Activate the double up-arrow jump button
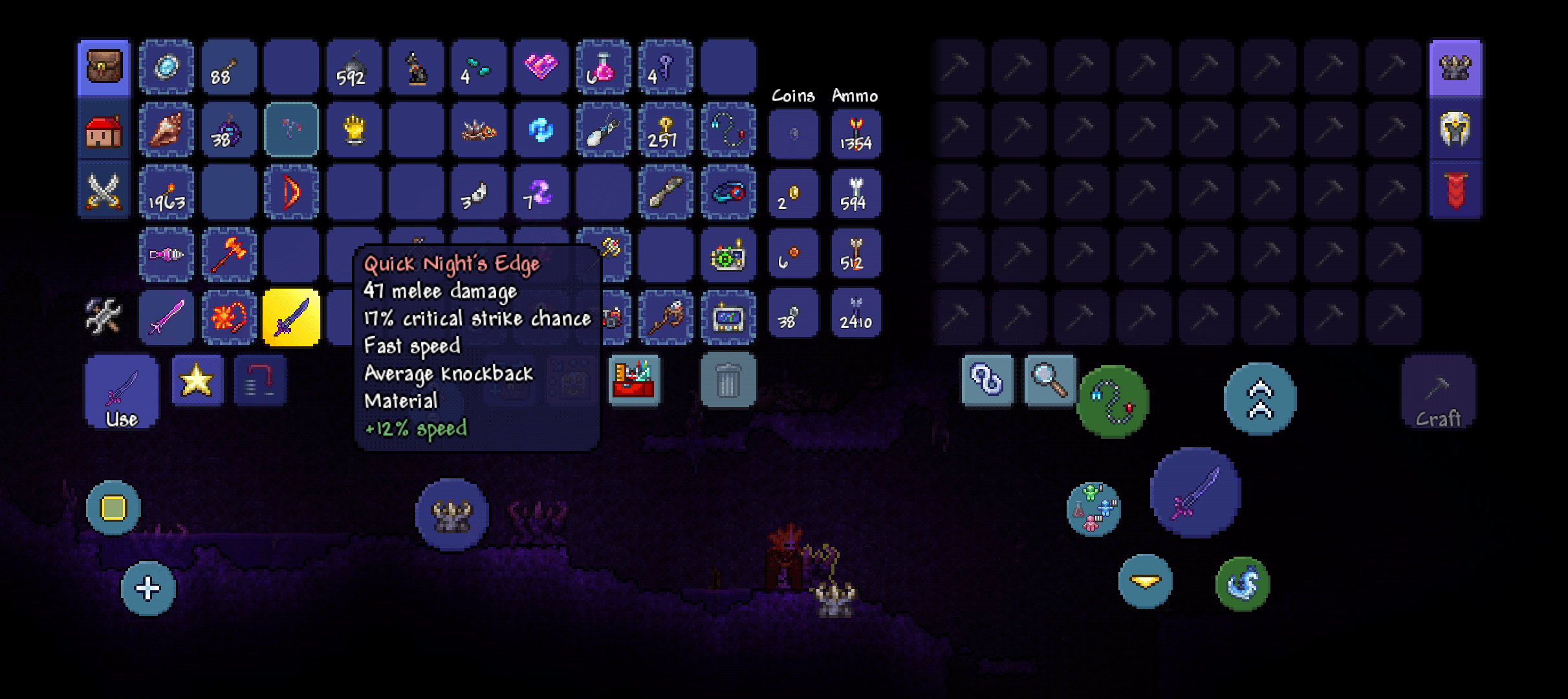 [x=1259, y=399]
